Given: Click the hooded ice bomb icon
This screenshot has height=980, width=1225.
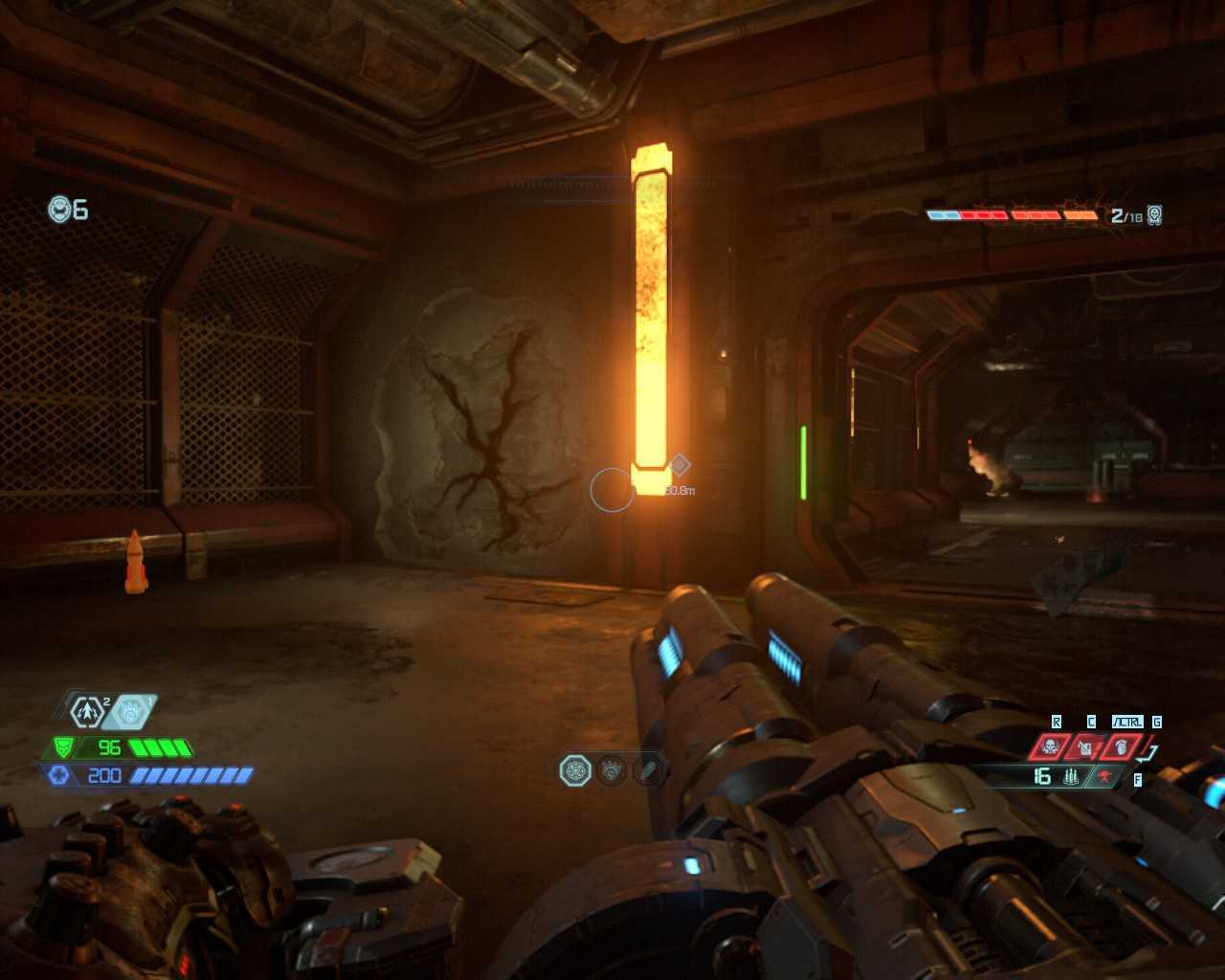Looking at the screenshot, I should coord(1120,746).
